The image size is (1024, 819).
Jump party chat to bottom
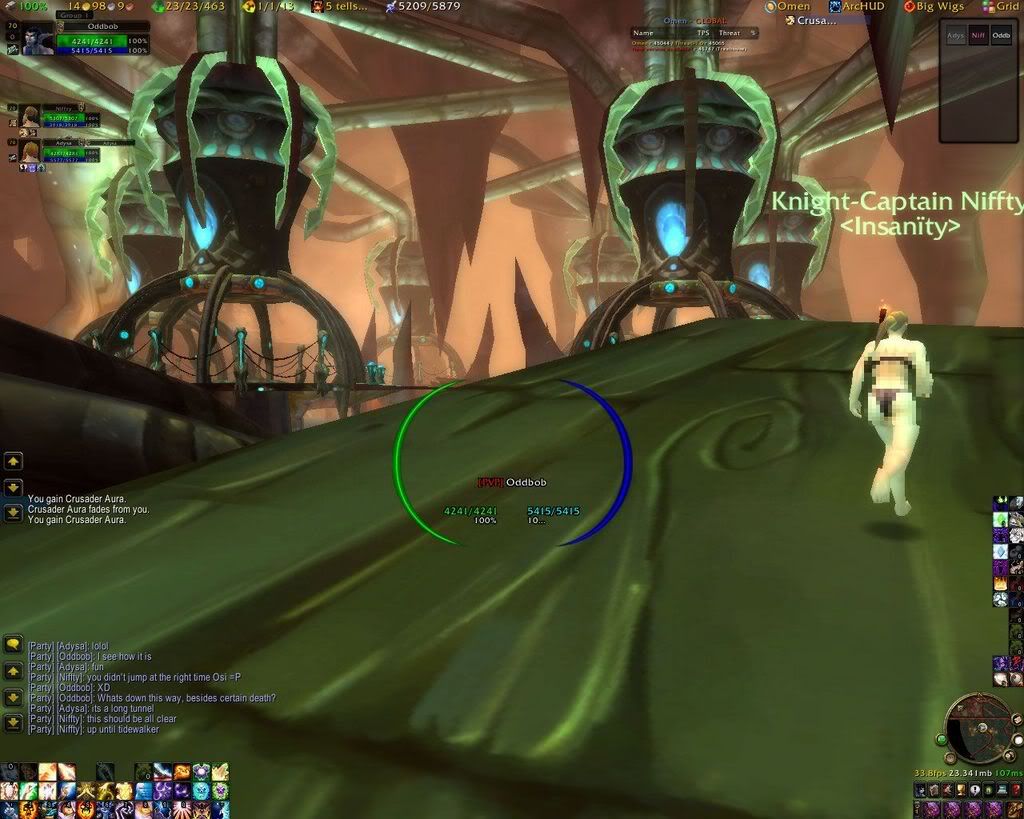(x=13, y=721)
